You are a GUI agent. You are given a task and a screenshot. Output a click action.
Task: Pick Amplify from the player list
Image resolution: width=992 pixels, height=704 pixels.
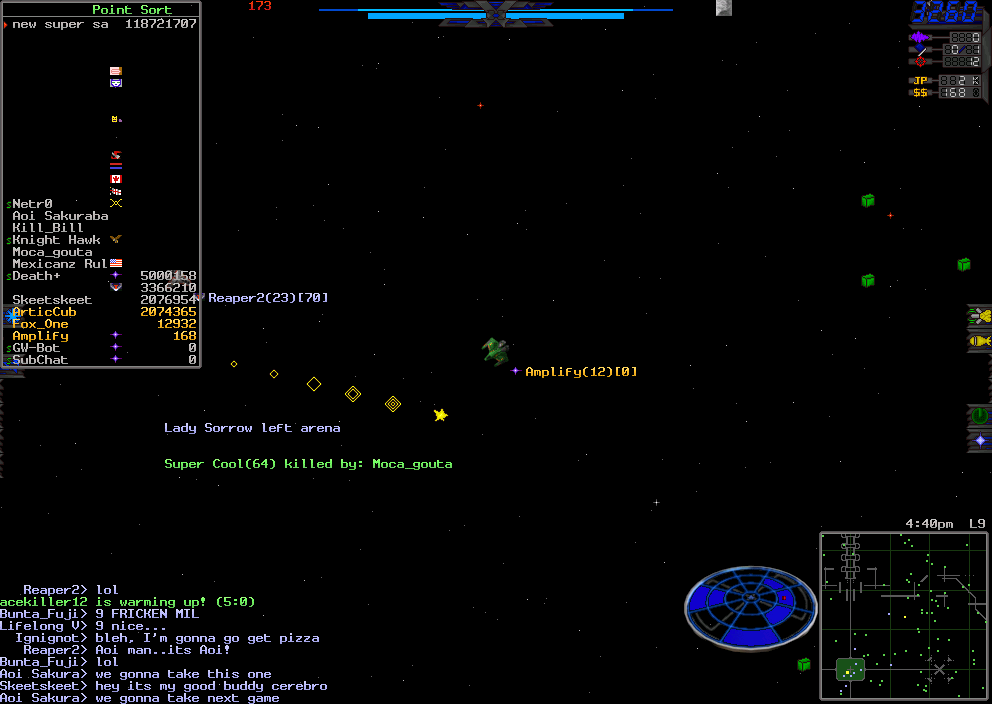click(x=41, y=336)
